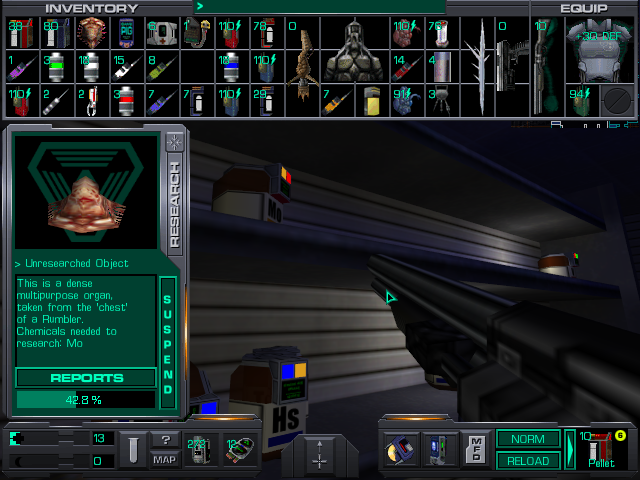Select the crystal shard weapon in inventory
The image size is (640, 480).
coord(481,63)
